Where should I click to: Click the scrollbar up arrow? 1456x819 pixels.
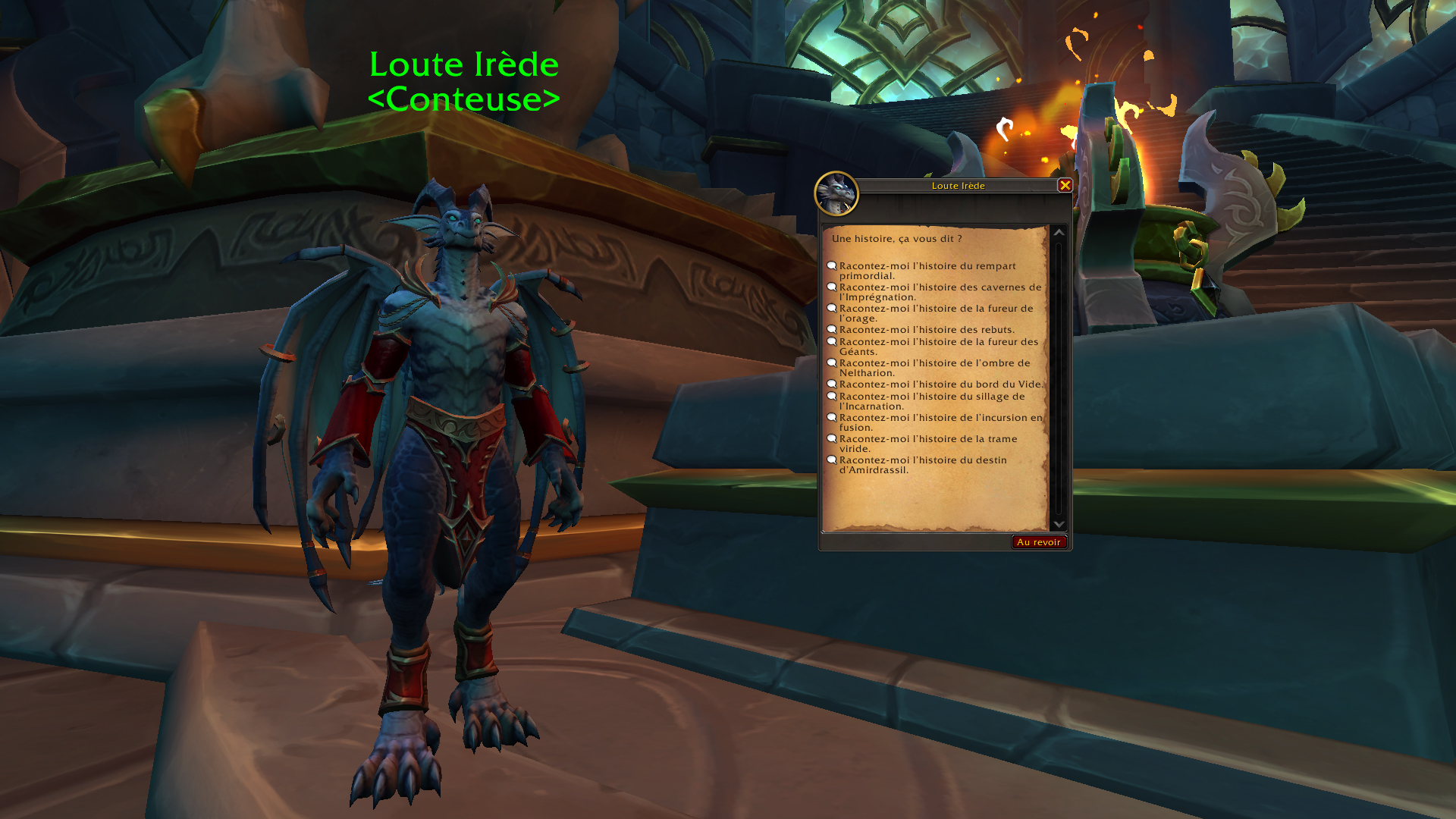pos(1059,234)
